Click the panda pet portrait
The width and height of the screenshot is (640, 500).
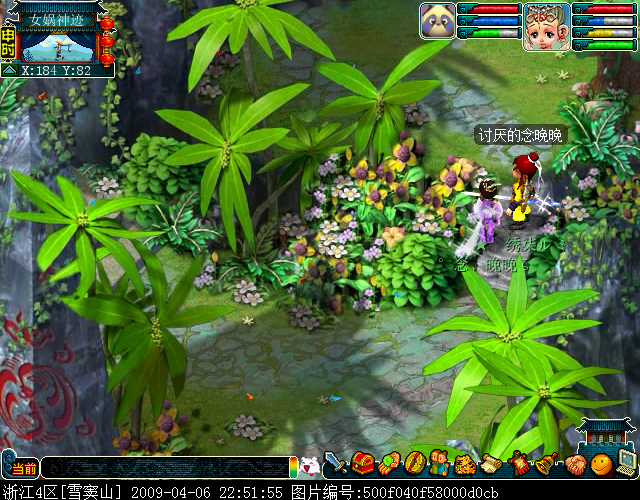pyautogui.click(x=437, y=20)
